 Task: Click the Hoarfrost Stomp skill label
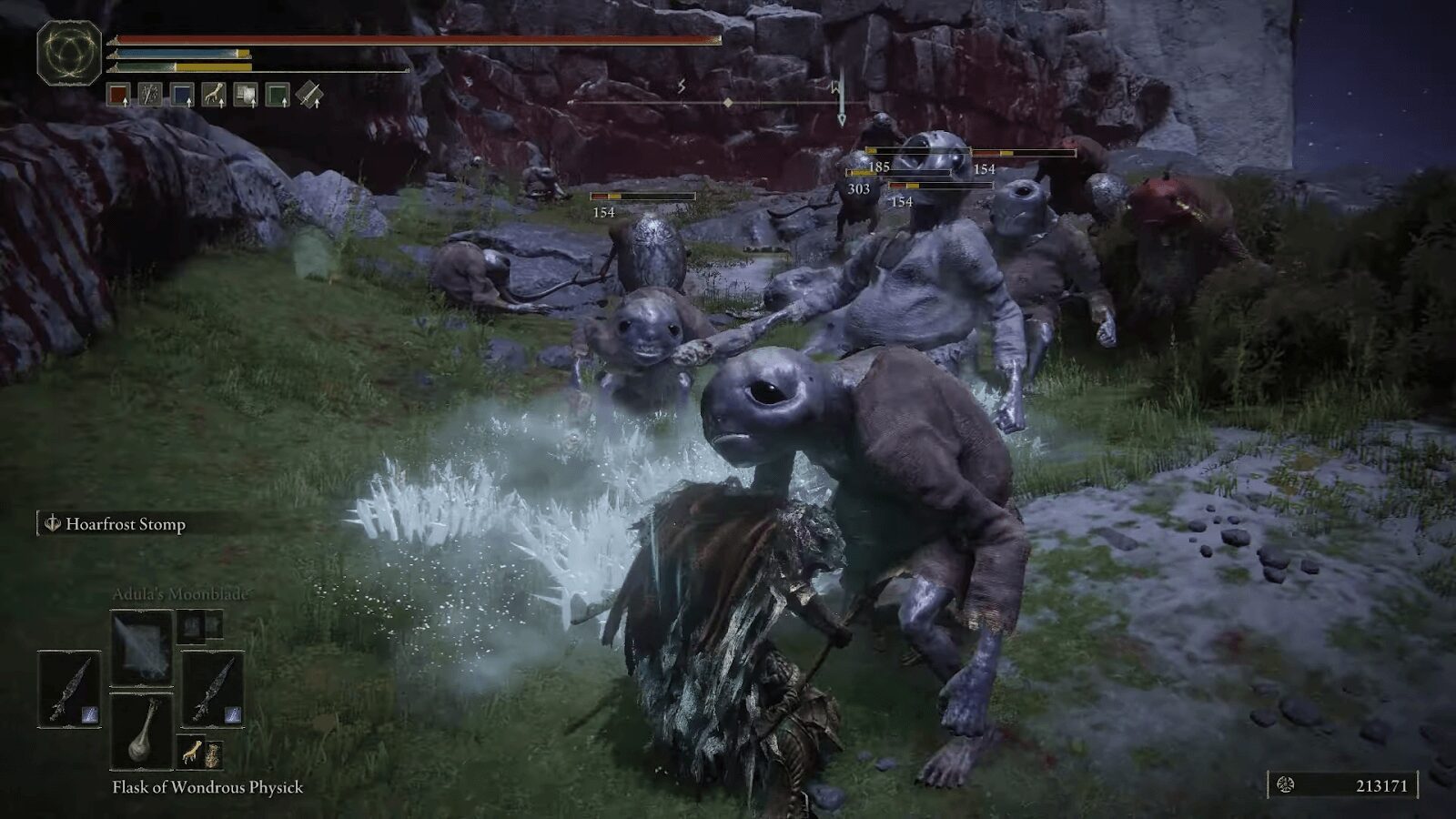point(125,524)
